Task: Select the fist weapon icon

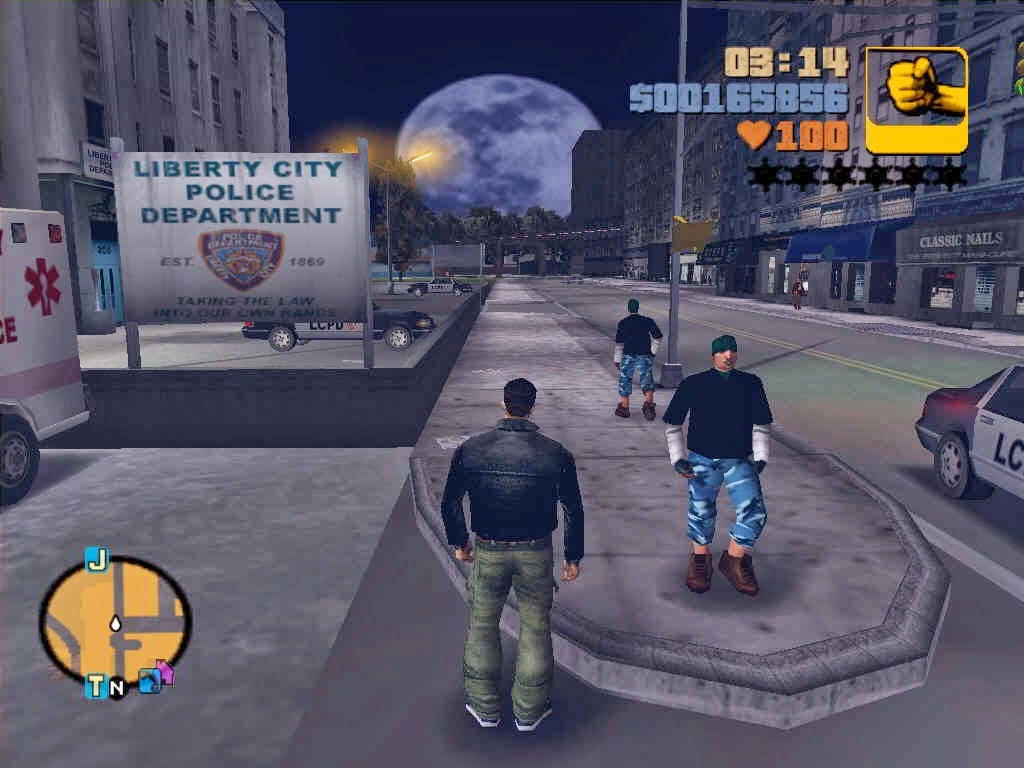Action: tap(916, 100)
